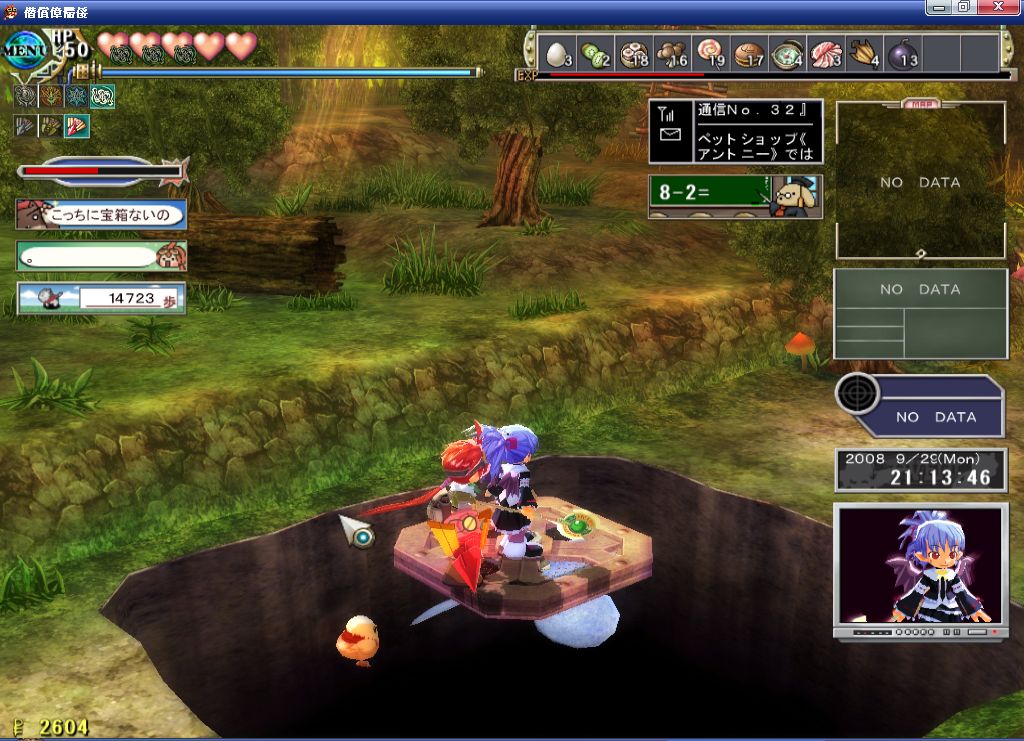The image size is (1024, 741).
Task: Select the character portrait TV monitor
Action: click(x=920, y=570)
